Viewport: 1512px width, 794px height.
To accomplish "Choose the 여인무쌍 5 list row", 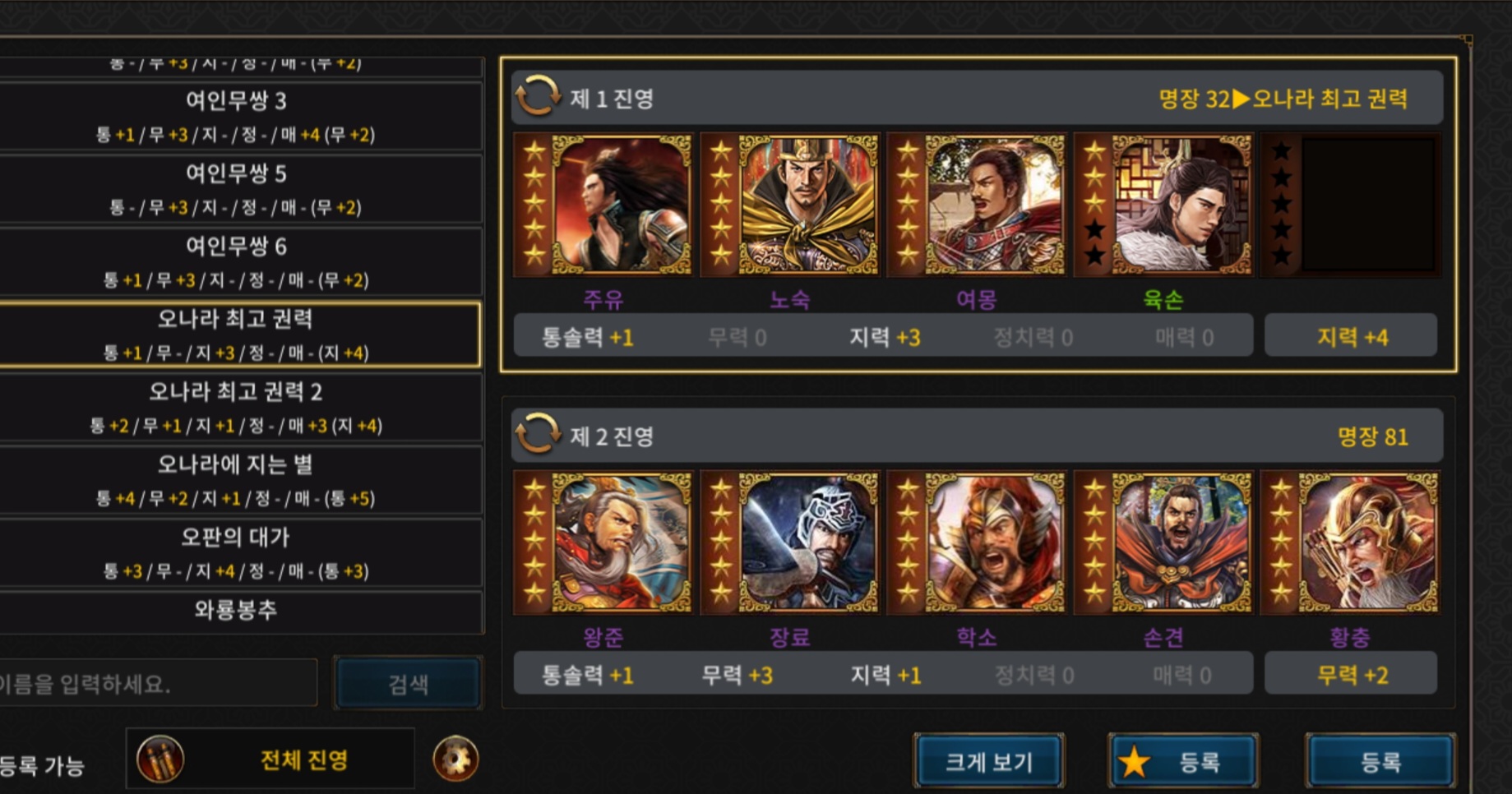I will [237, 188].
